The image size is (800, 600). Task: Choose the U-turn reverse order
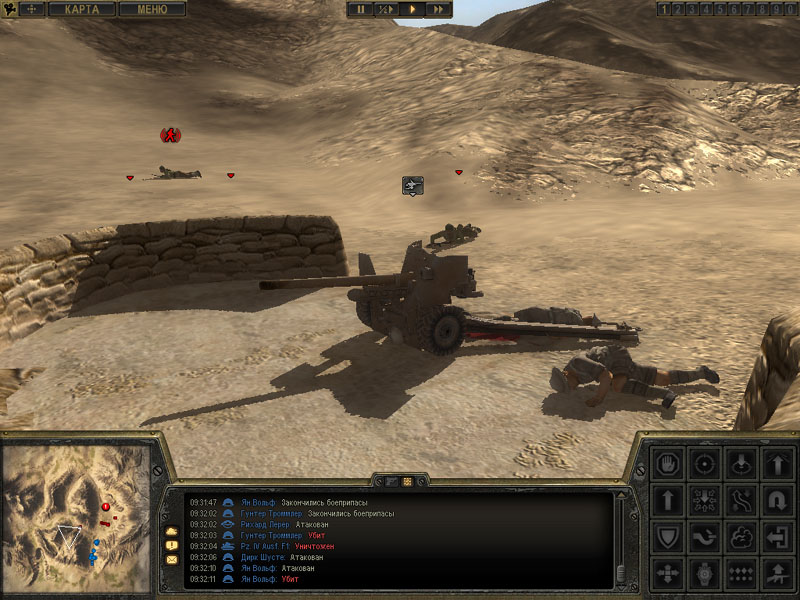[778, 500]
